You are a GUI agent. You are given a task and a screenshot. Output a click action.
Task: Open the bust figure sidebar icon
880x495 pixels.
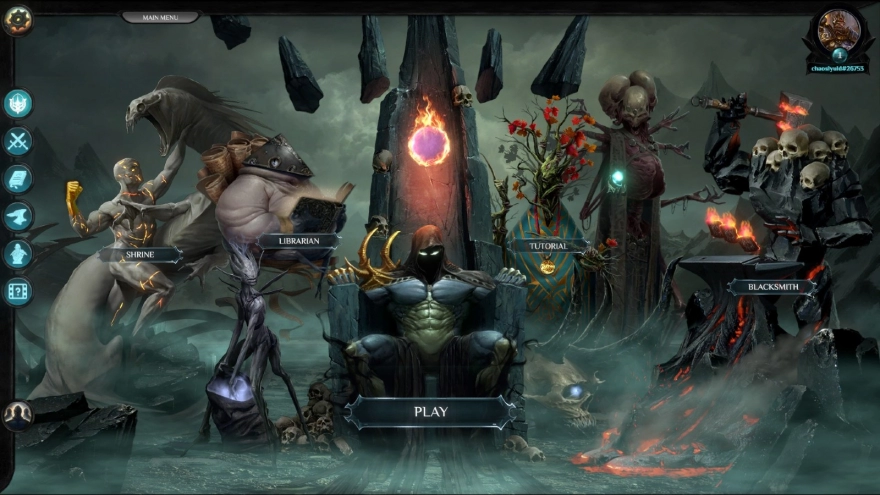[x=19, y=254]
